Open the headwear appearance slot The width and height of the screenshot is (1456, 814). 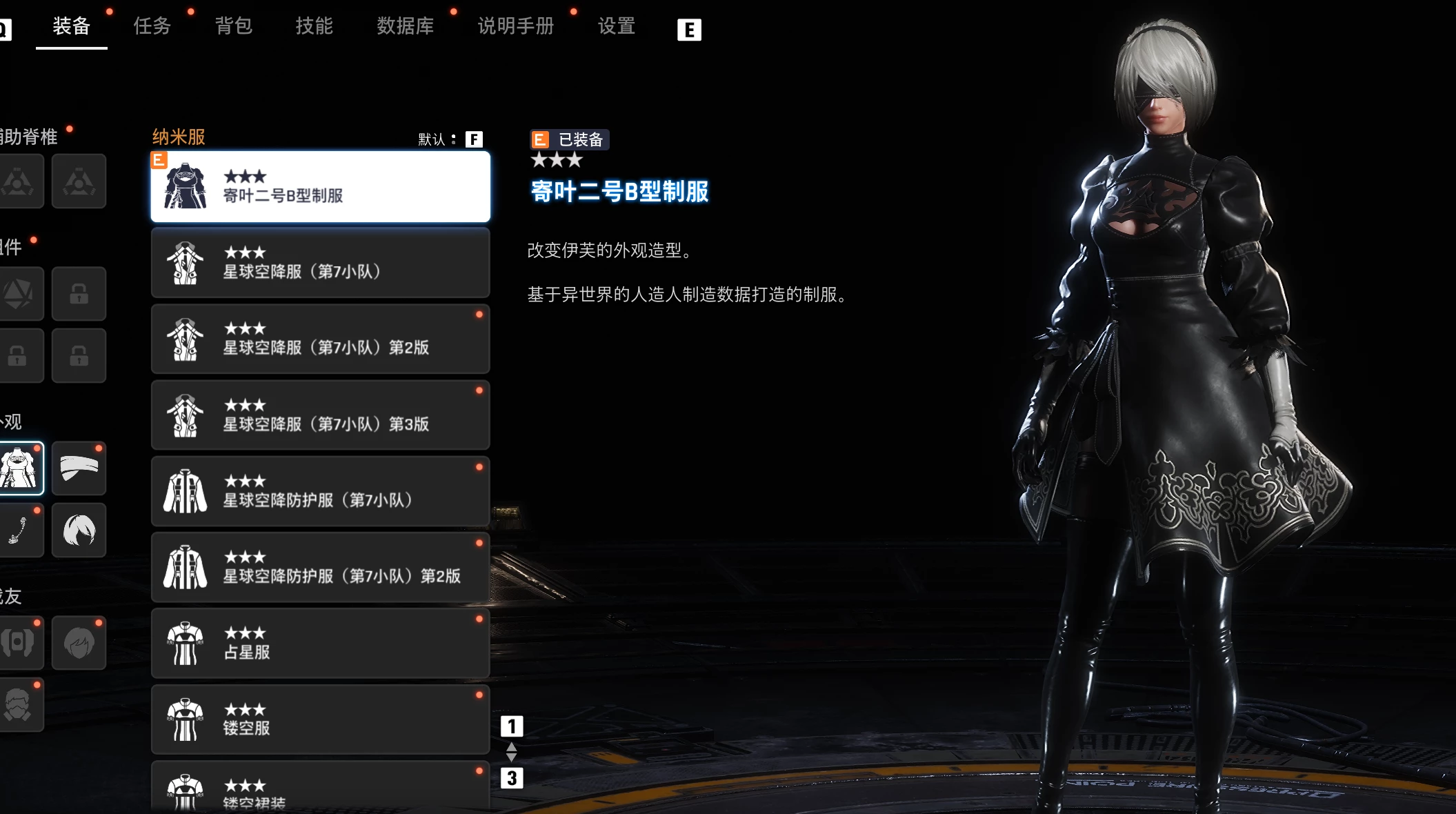click(x=79, y=468)
